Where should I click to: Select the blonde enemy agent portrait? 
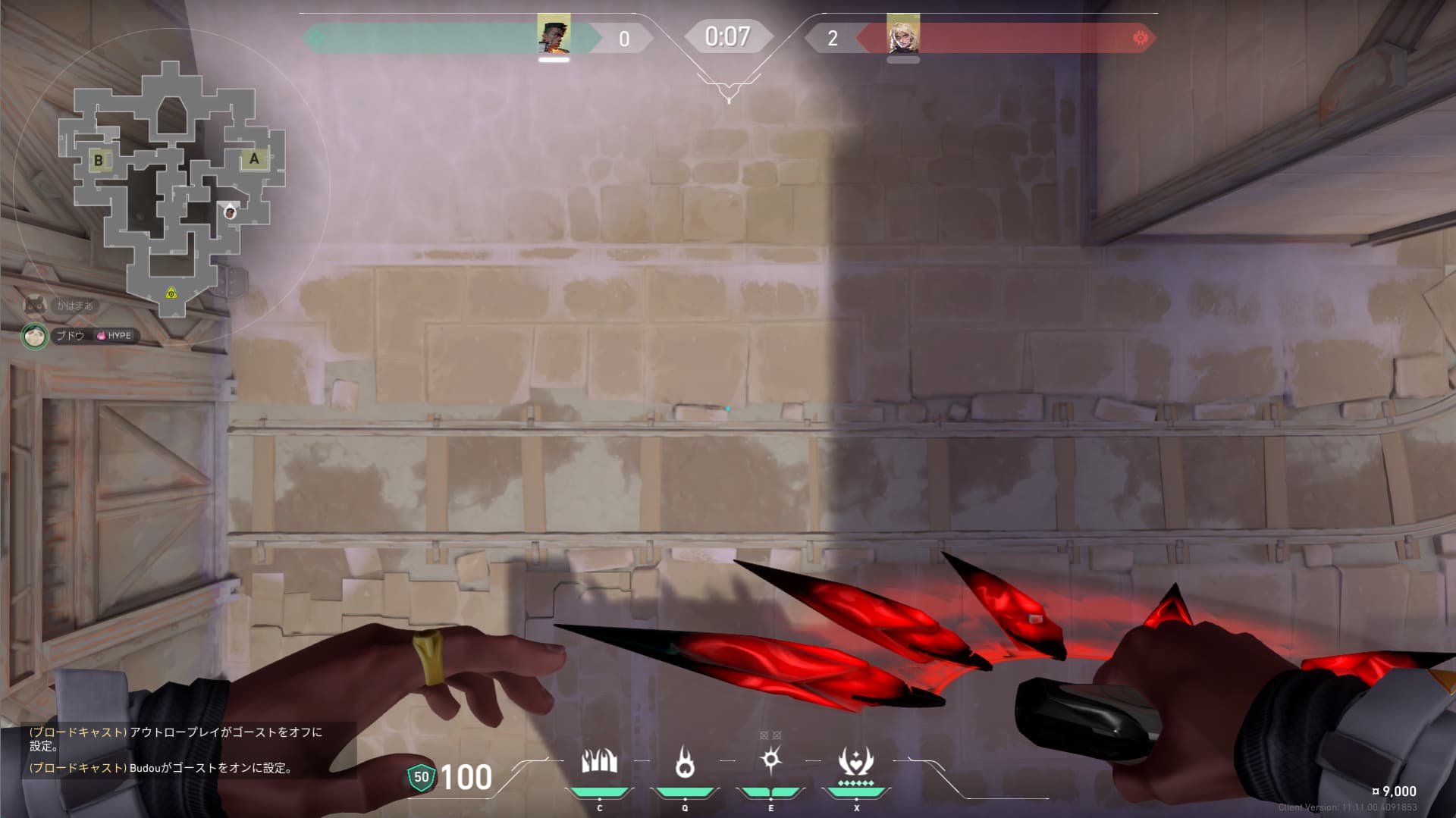click(903, 35)
